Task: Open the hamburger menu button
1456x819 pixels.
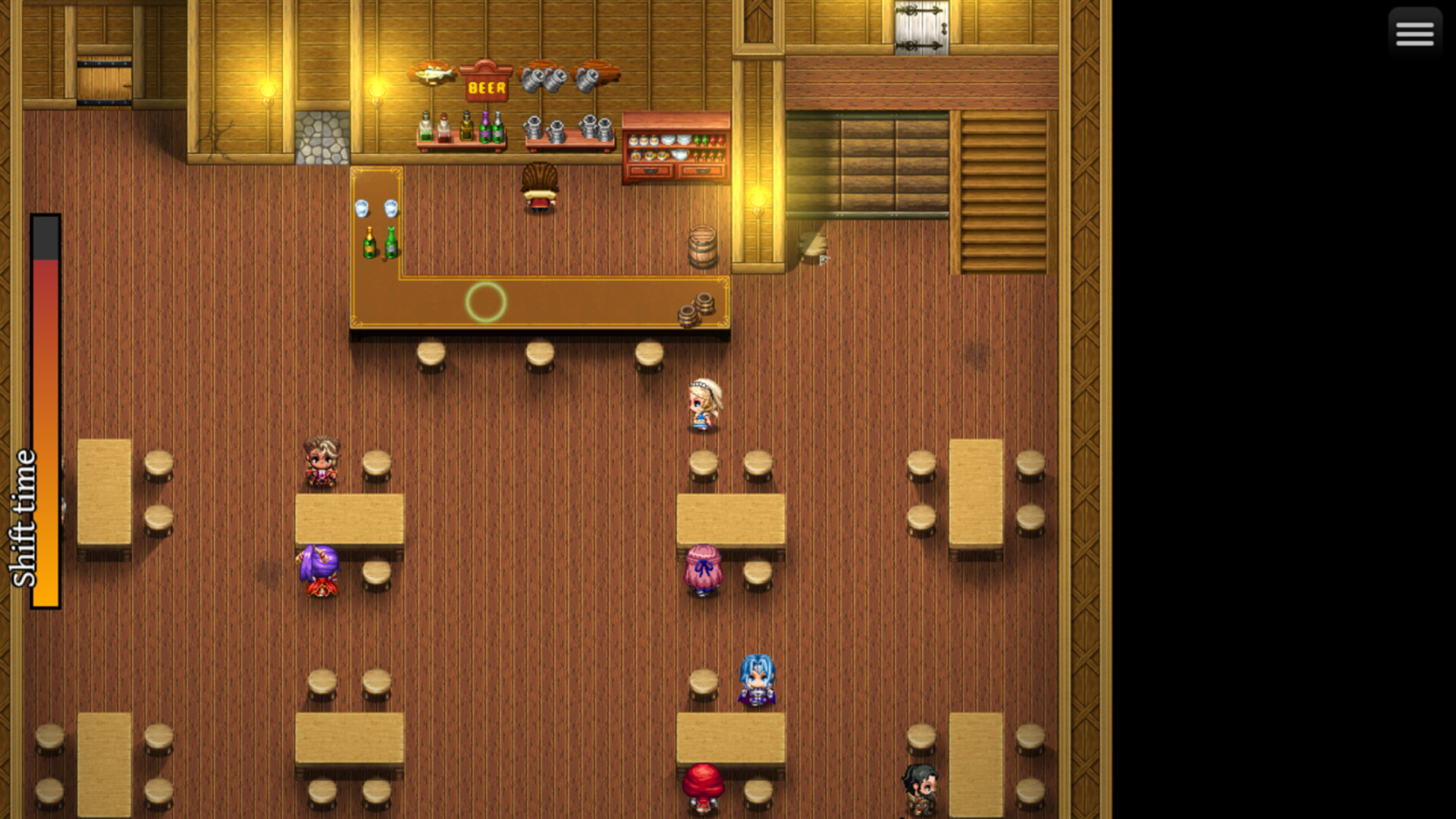Action: (x=1414, y=33)
